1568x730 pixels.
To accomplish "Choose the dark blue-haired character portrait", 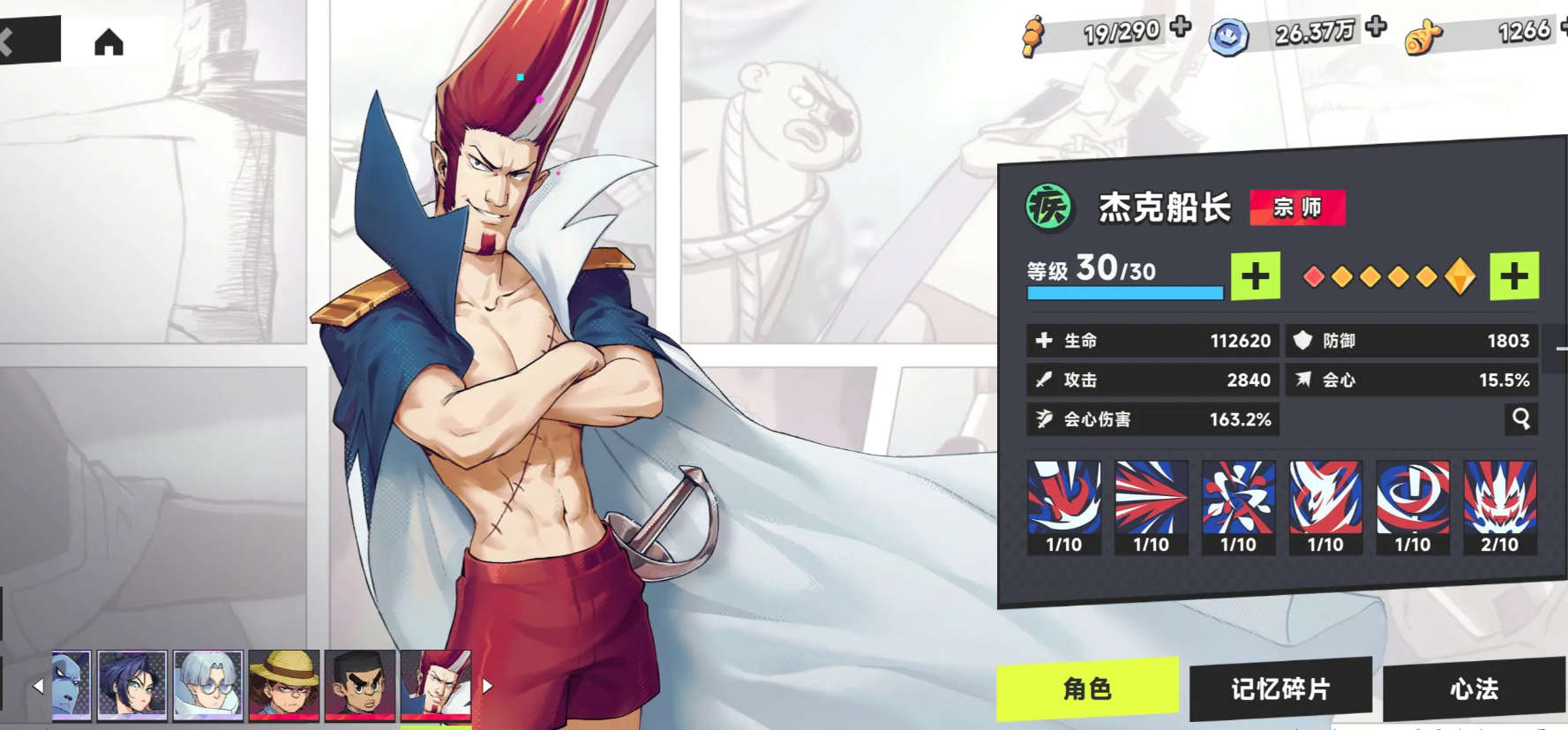I will (x=132, y=684).
